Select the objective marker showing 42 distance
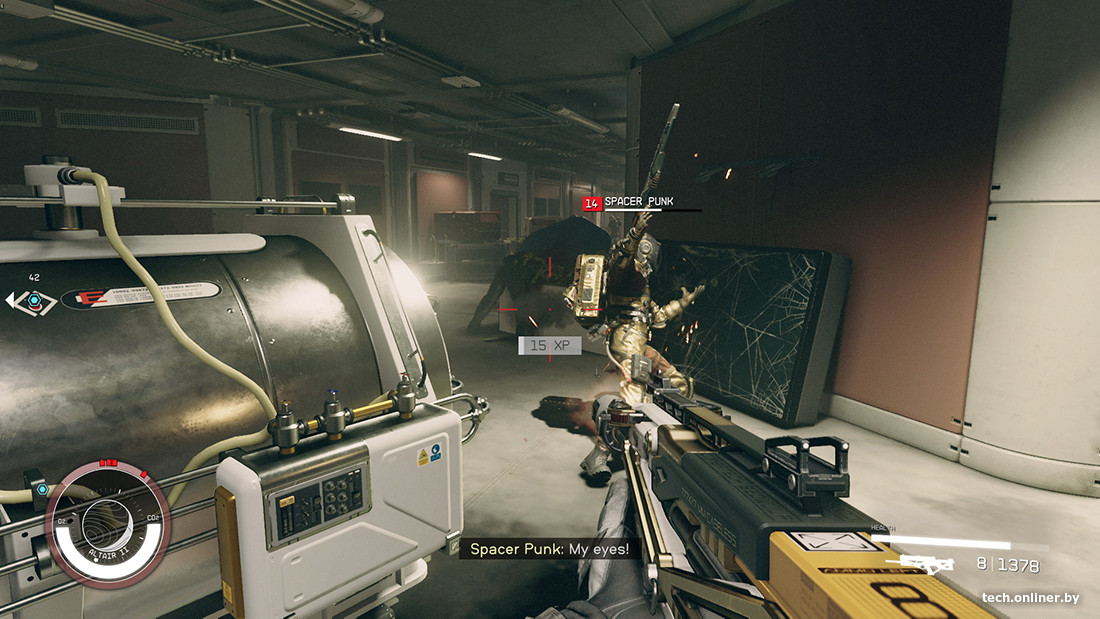Viewport: 1100px width, 619px height. pyautogui.click(x=34, y=299)
